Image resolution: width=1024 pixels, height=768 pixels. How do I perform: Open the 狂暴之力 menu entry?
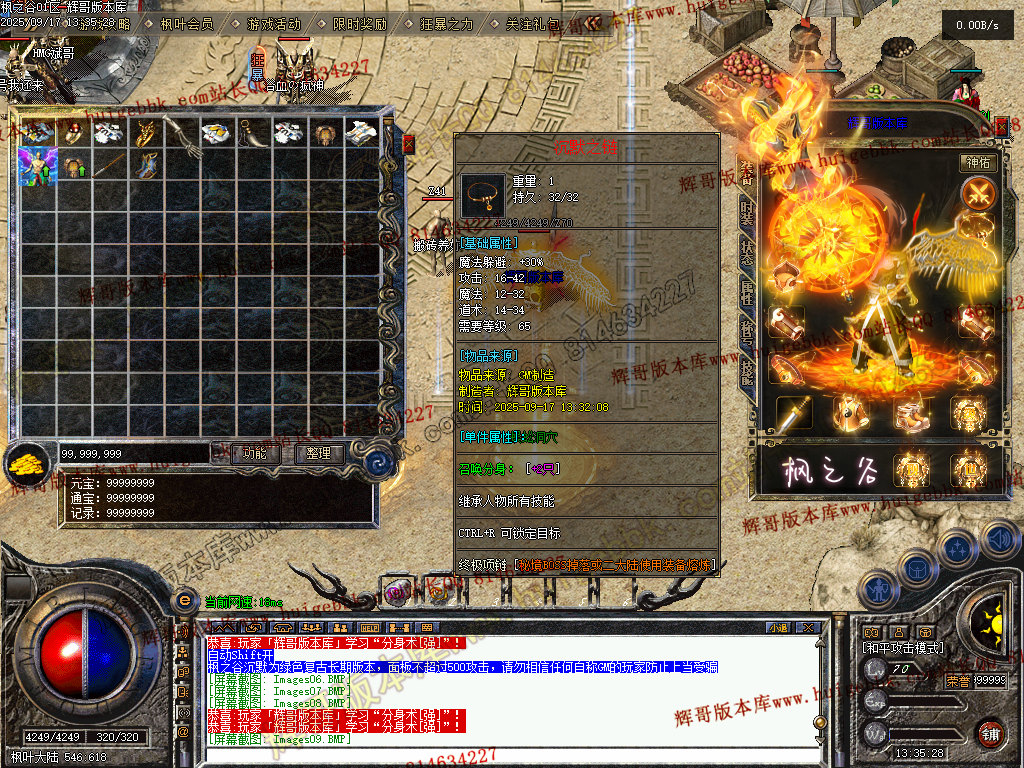click(x=445, y=24)
